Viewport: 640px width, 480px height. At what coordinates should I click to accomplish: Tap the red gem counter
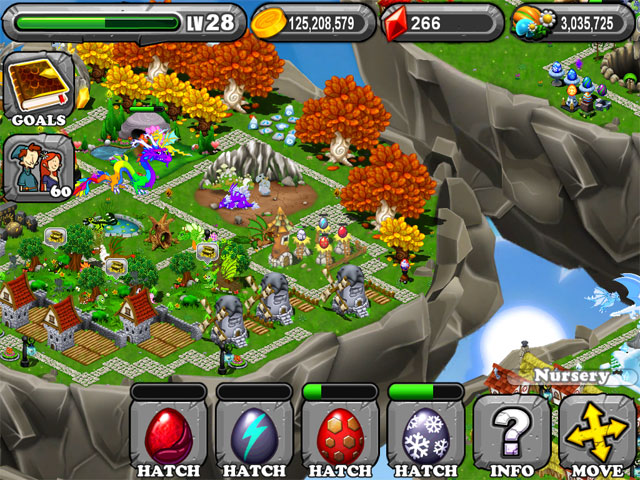click(440, 22)
